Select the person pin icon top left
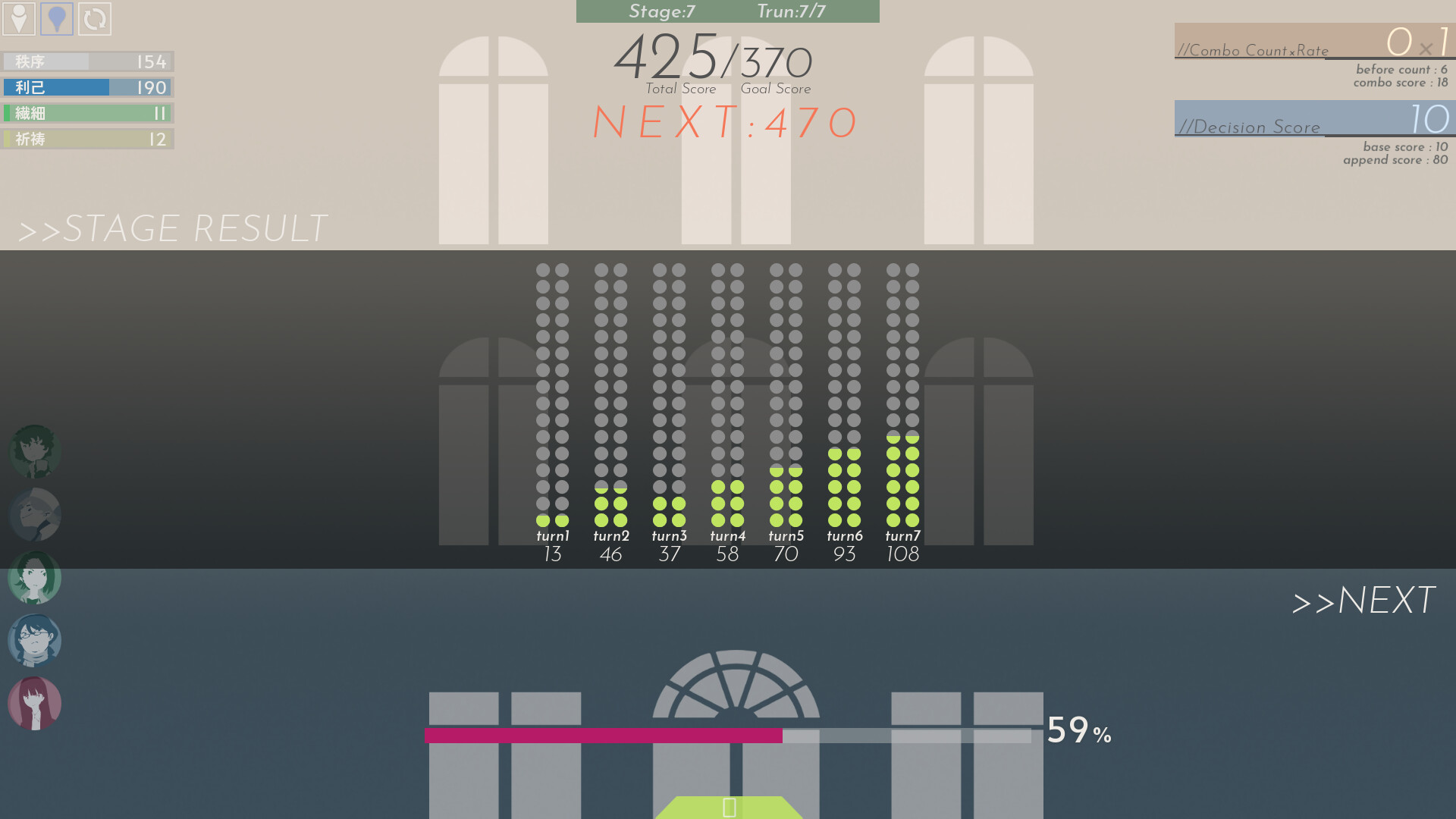 [19, 20]
